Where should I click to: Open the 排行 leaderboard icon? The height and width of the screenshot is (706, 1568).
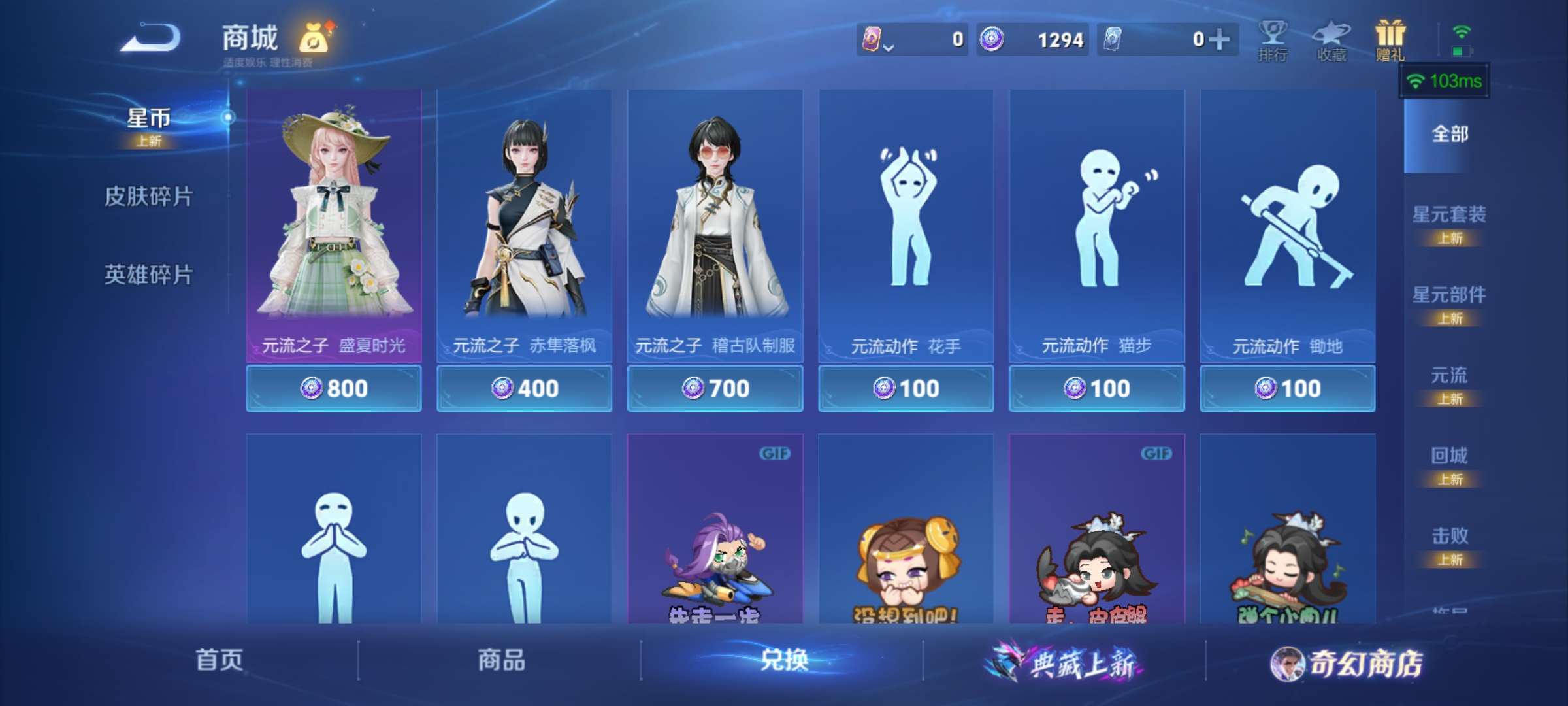tap(1271, 39)
